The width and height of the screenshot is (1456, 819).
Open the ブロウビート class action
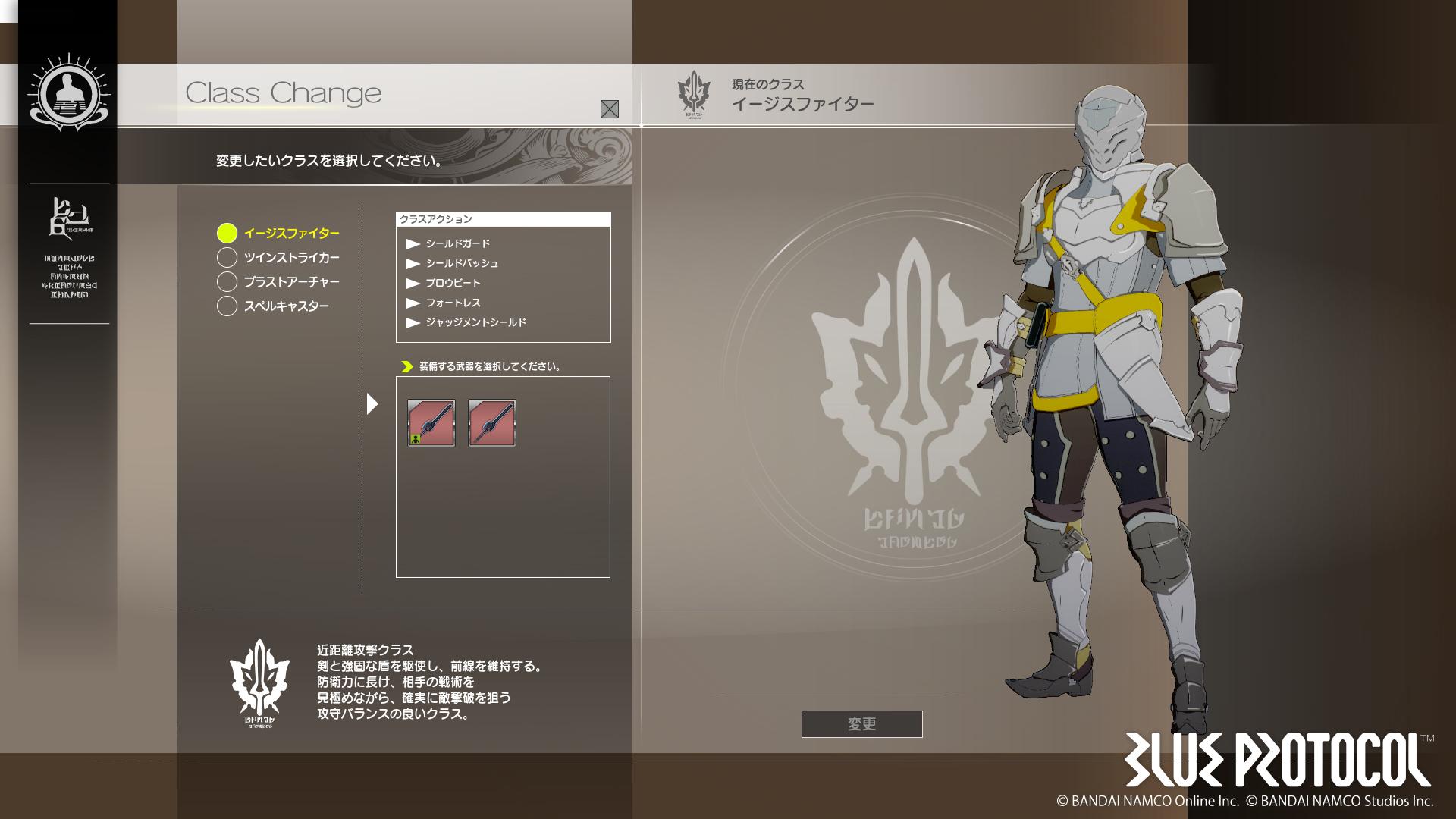(x=453, y=283)
